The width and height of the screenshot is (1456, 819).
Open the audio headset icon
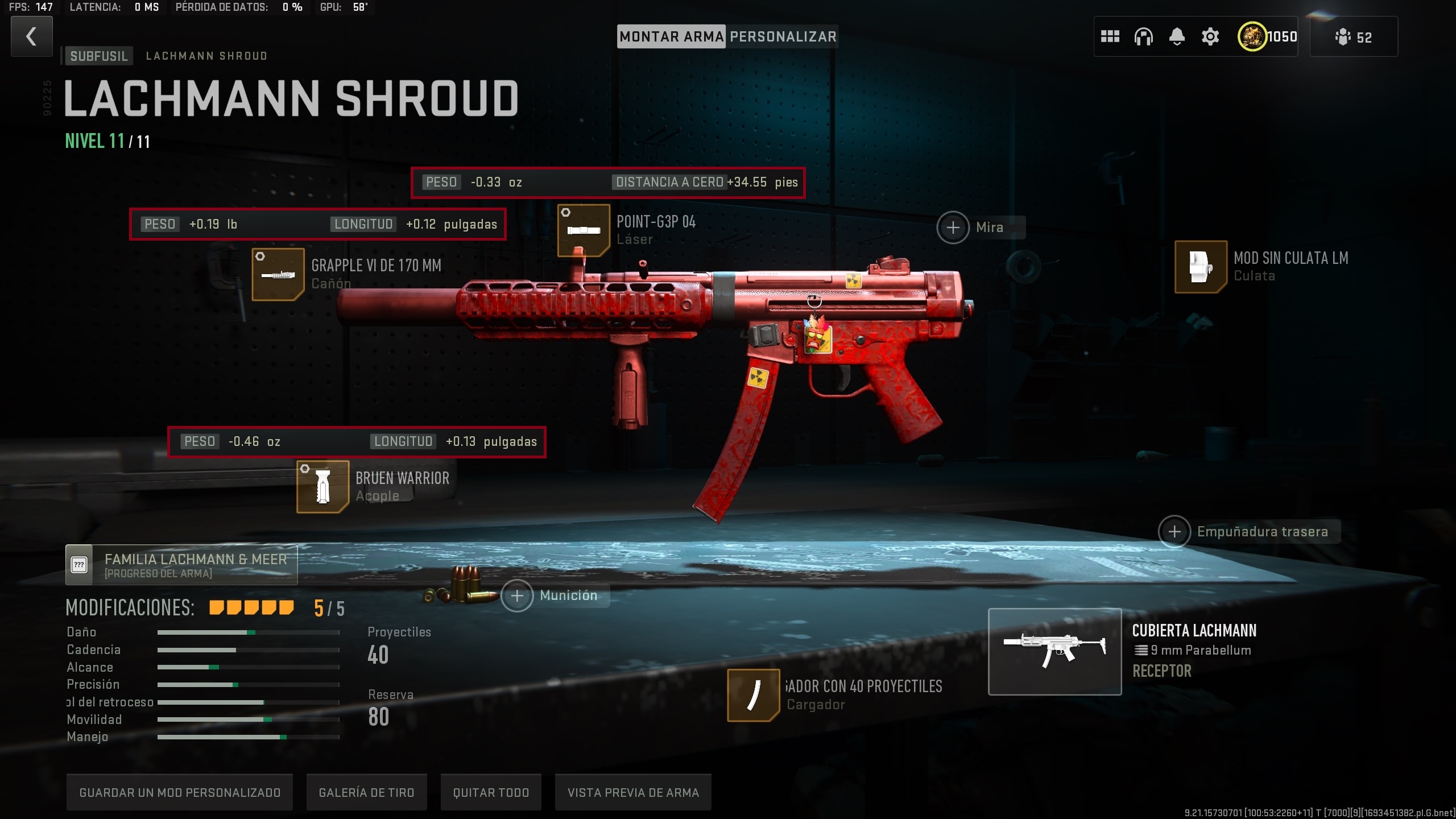click(1144, 36)
